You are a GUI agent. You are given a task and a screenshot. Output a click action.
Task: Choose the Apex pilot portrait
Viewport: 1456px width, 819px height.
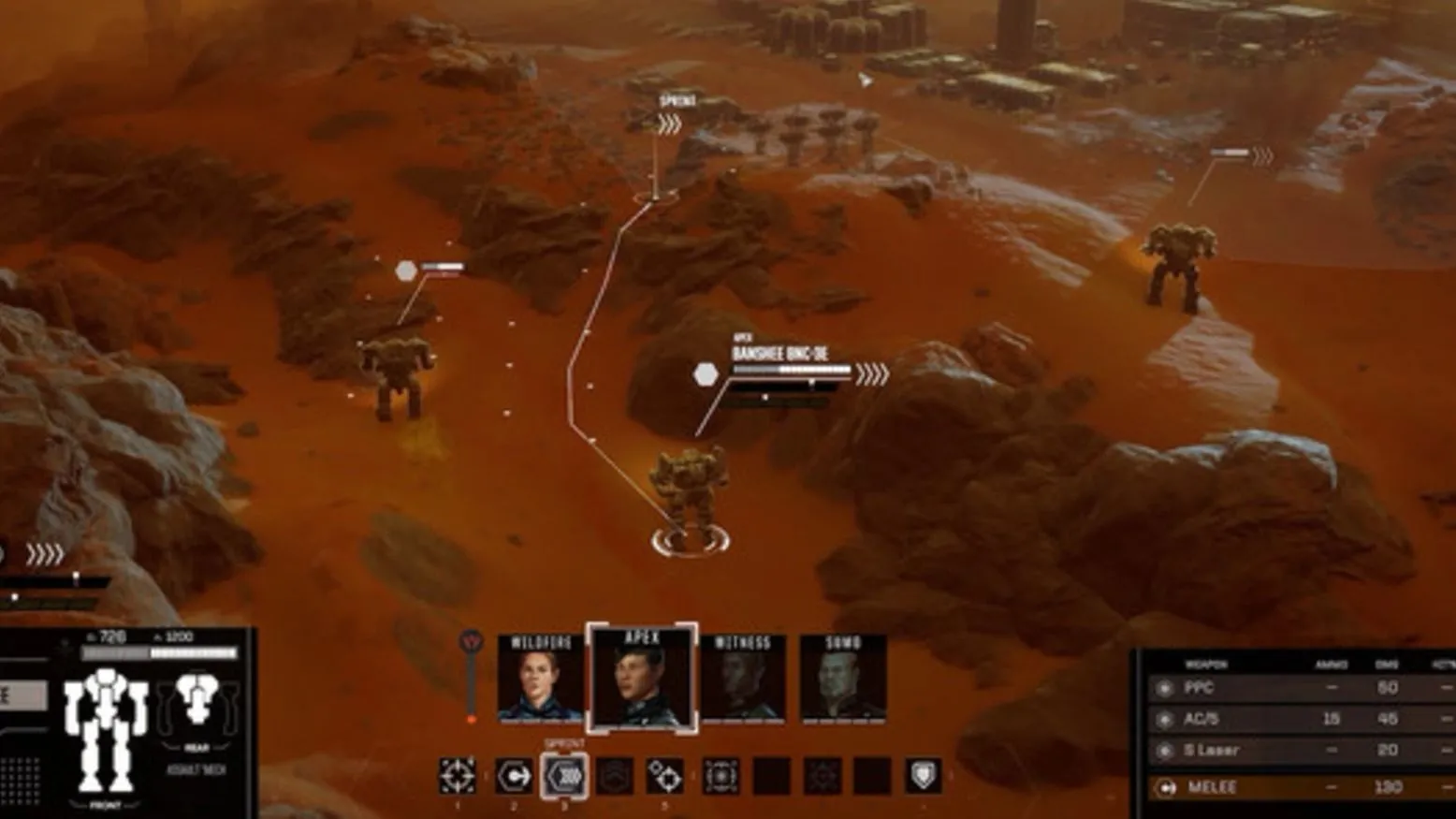tap(642, 679)
